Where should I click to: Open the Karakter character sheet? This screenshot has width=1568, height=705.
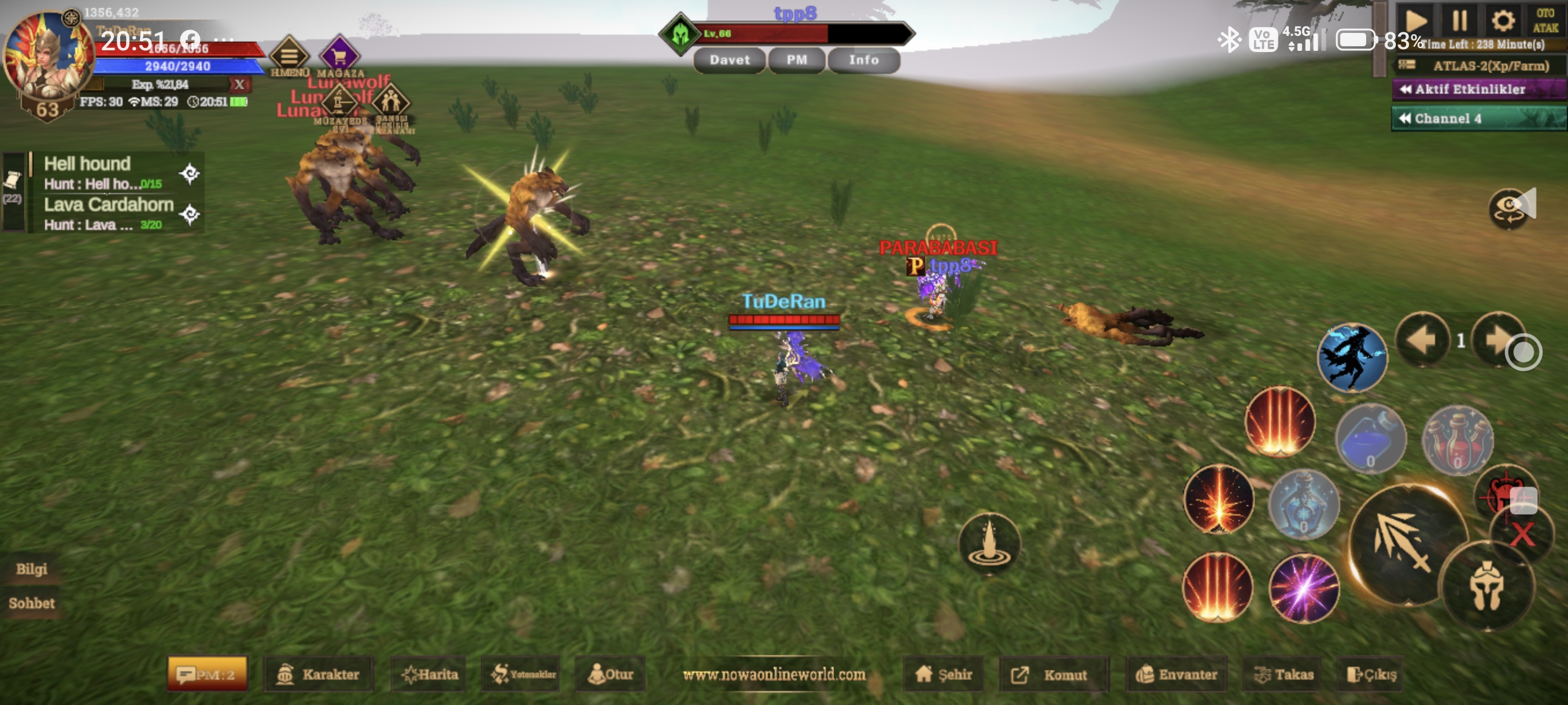click(319, 674)
